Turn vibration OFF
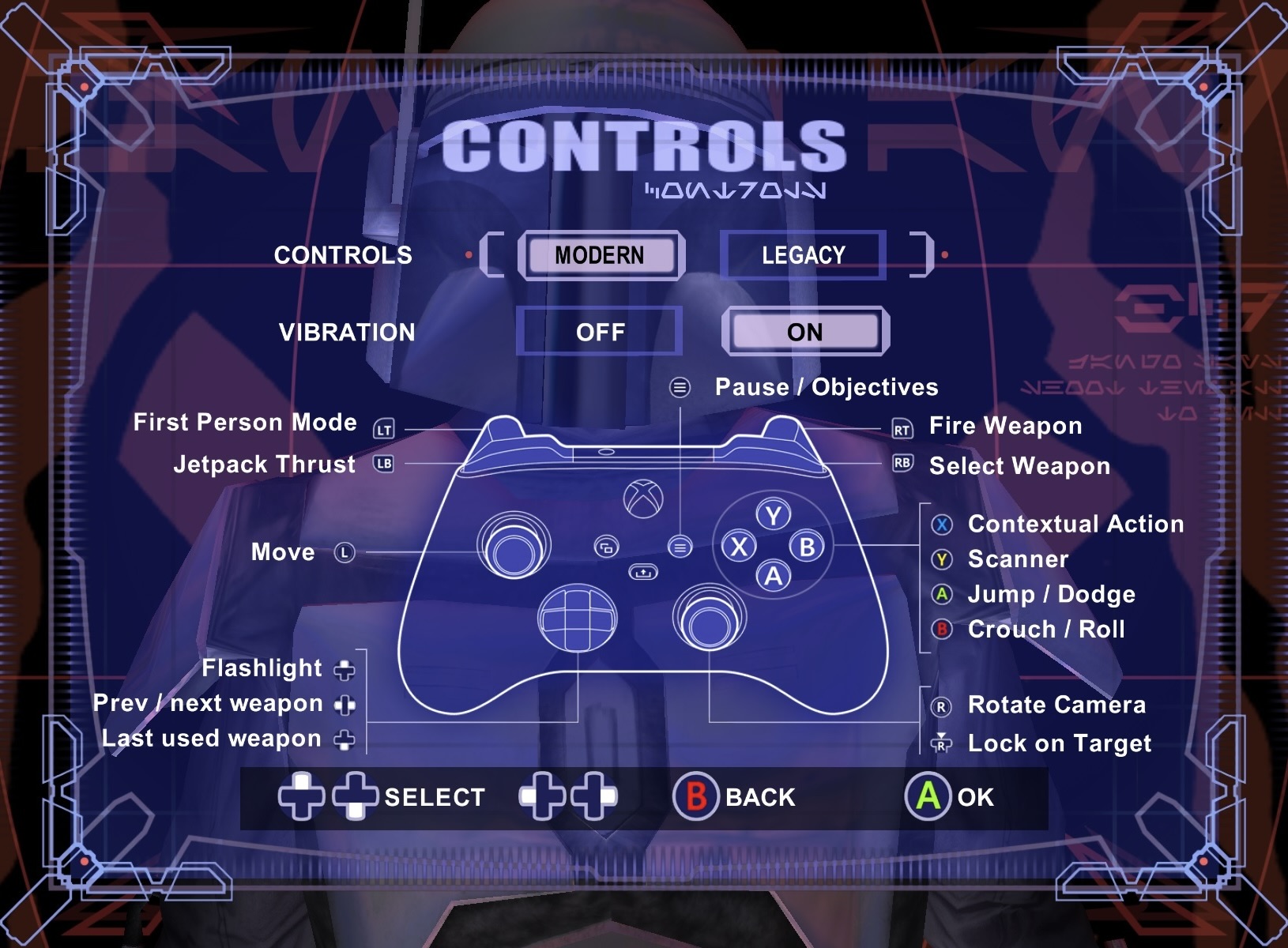The height and width of the screenshot is (948, 1288). [x=600, y=332]
